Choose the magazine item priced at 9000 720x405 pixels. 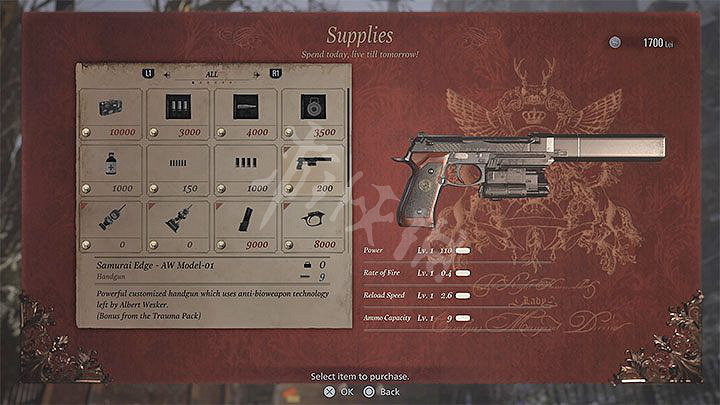point(245,226)
